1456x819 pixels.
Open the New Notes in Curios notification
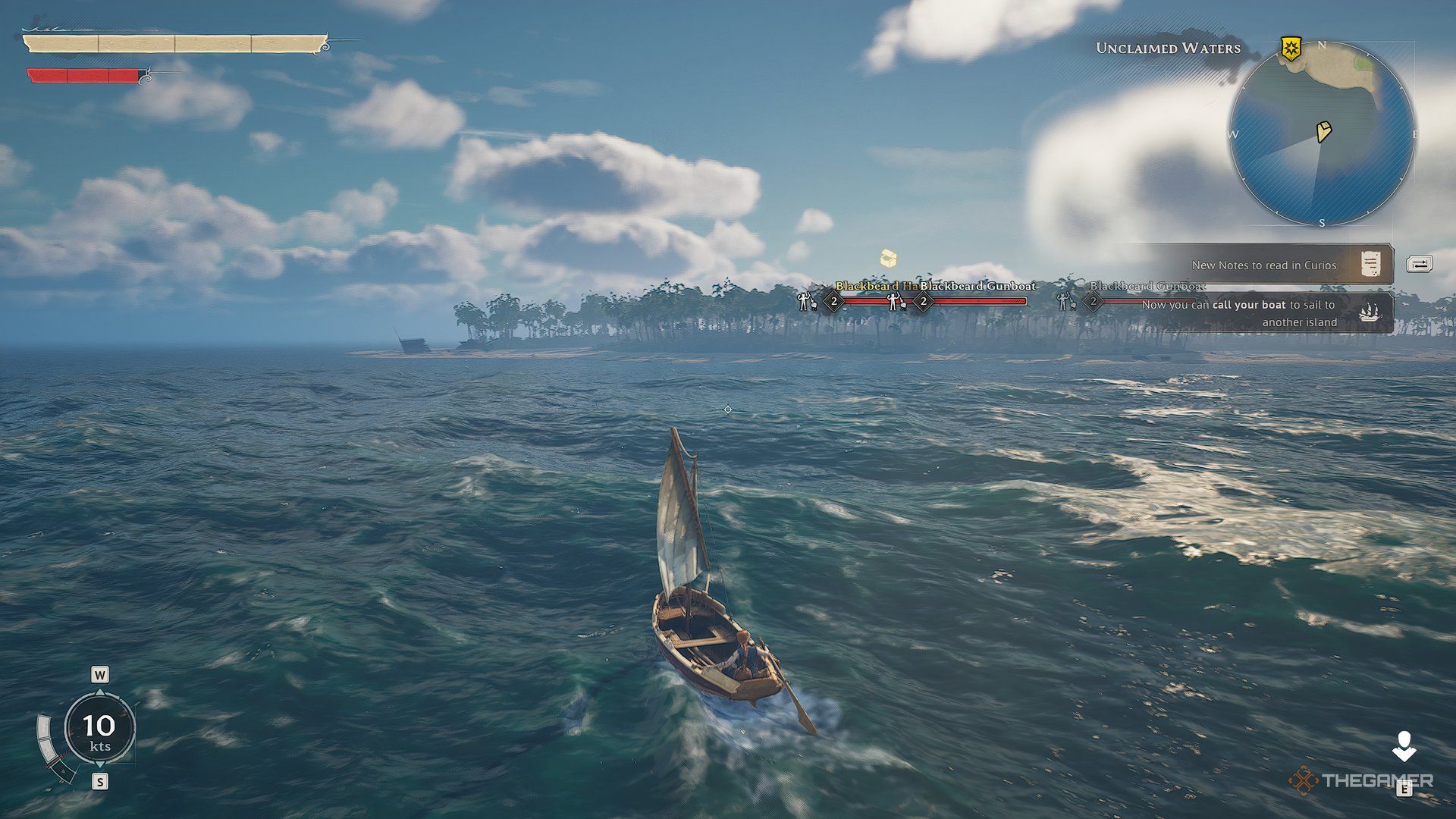(x=1282, y=265)
